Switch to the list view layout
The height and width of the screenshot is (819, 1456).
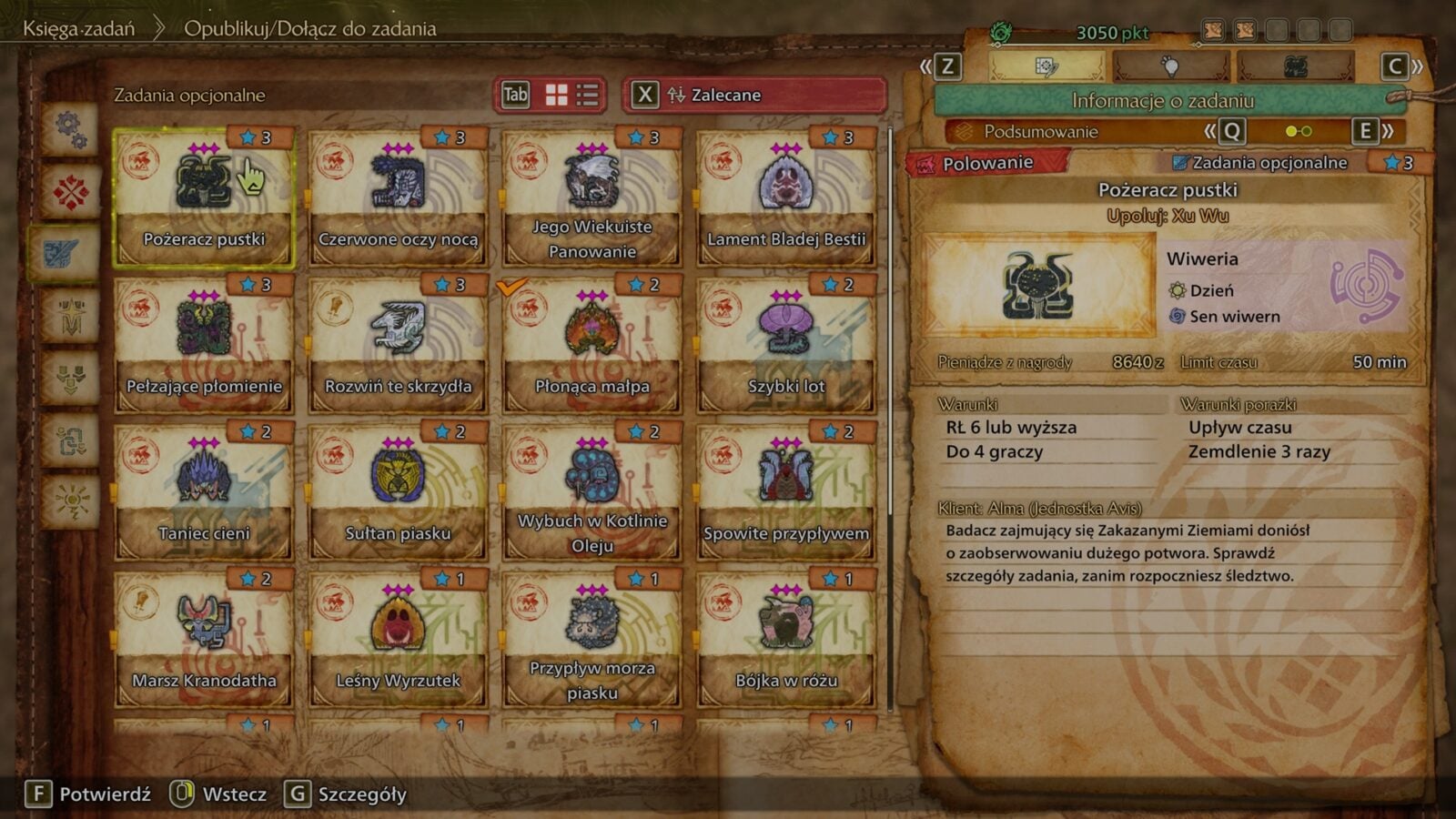(x=588, y=95)
